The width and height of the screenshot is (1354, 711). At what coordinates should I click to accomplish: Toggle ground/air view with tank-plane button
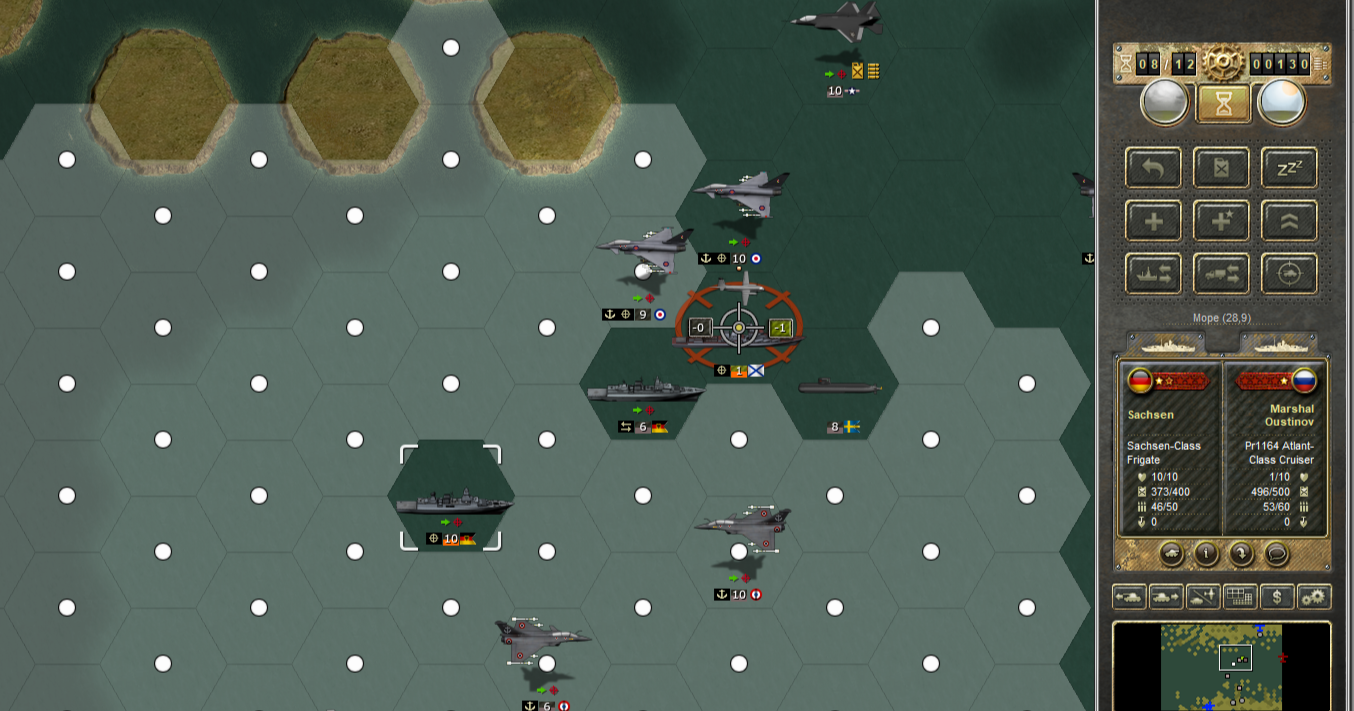[x=1203, y=597]
